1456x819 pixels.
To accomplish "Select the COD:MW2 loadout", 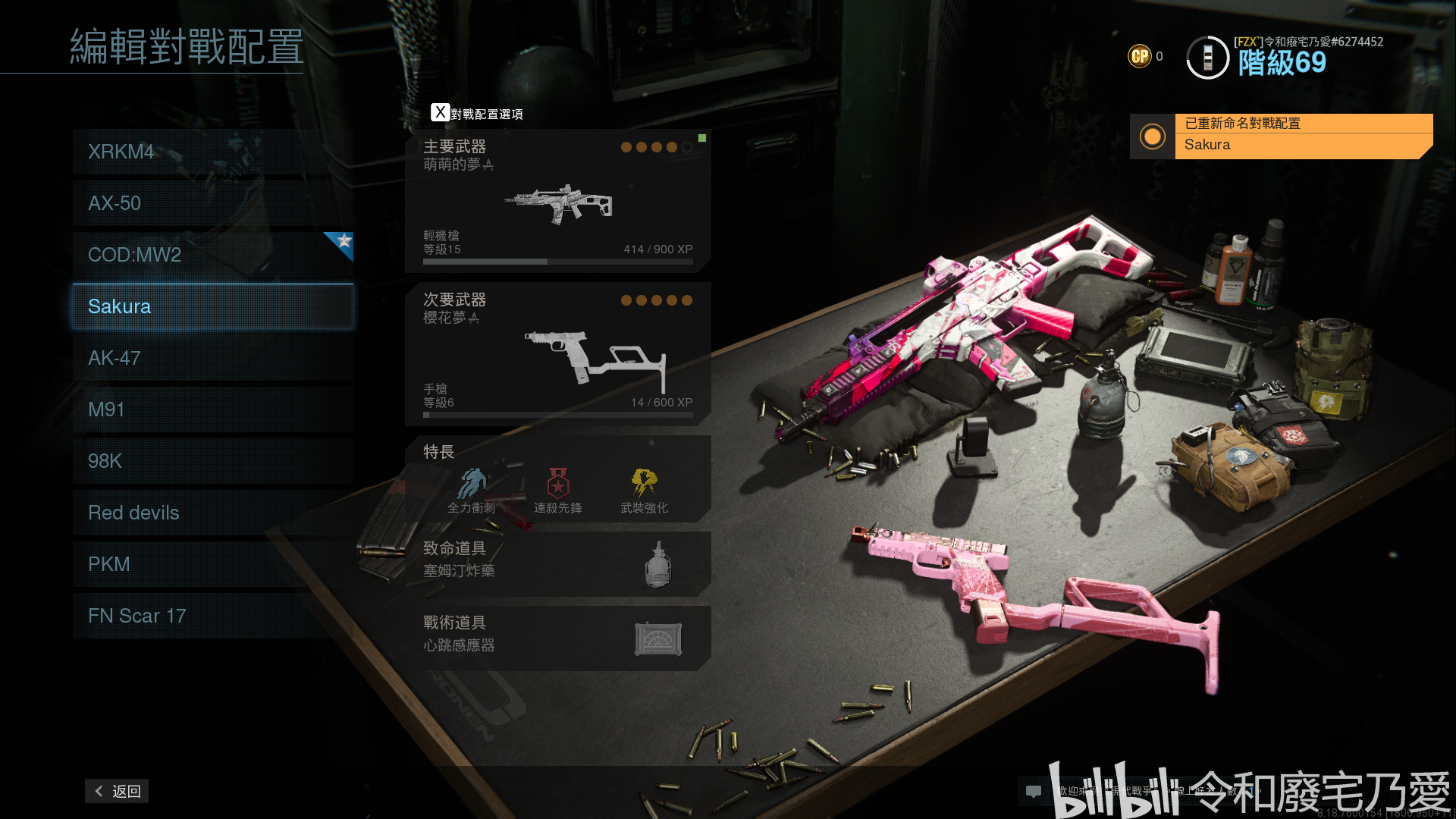I will coord(212,255).
